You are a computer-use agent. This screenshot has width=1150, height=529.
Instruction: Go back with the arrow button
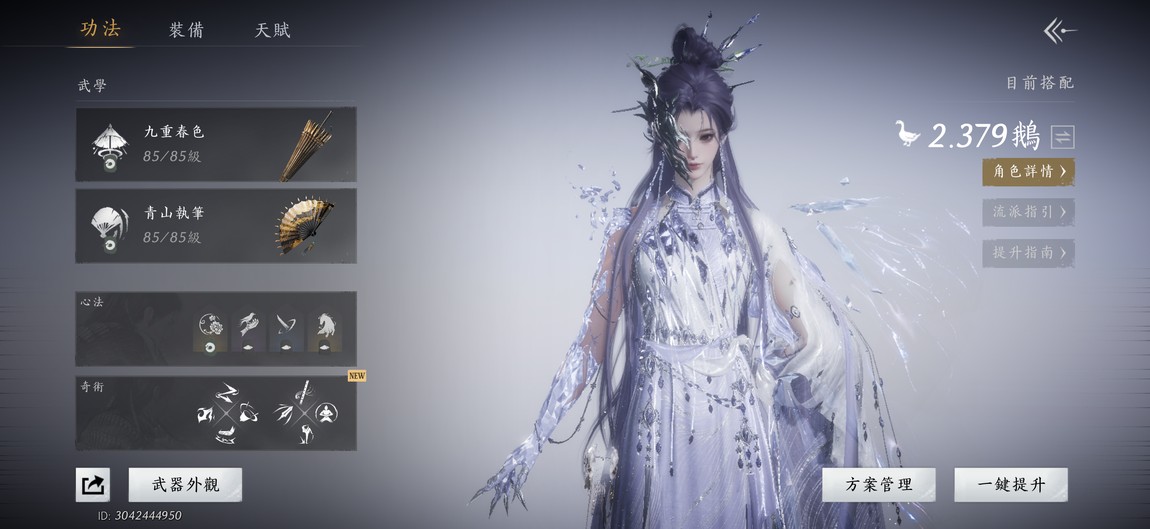pyautogui.click(x=1060, y=31)
